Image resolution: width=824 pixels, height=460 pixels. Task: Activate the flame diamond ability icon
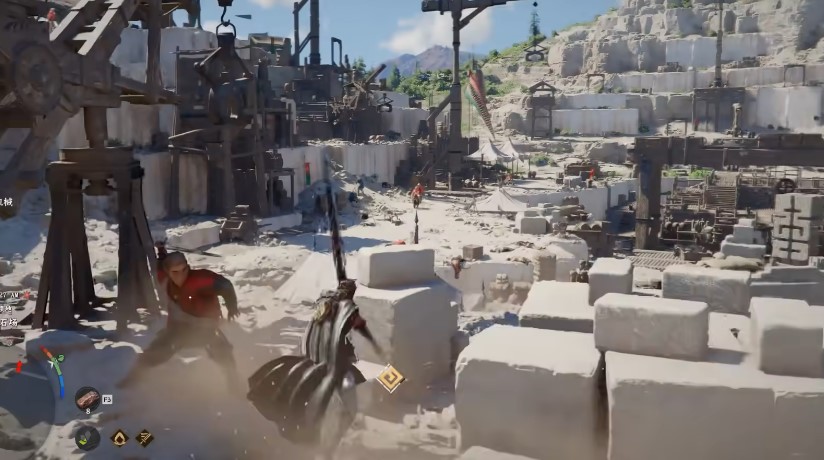(119, 437)
